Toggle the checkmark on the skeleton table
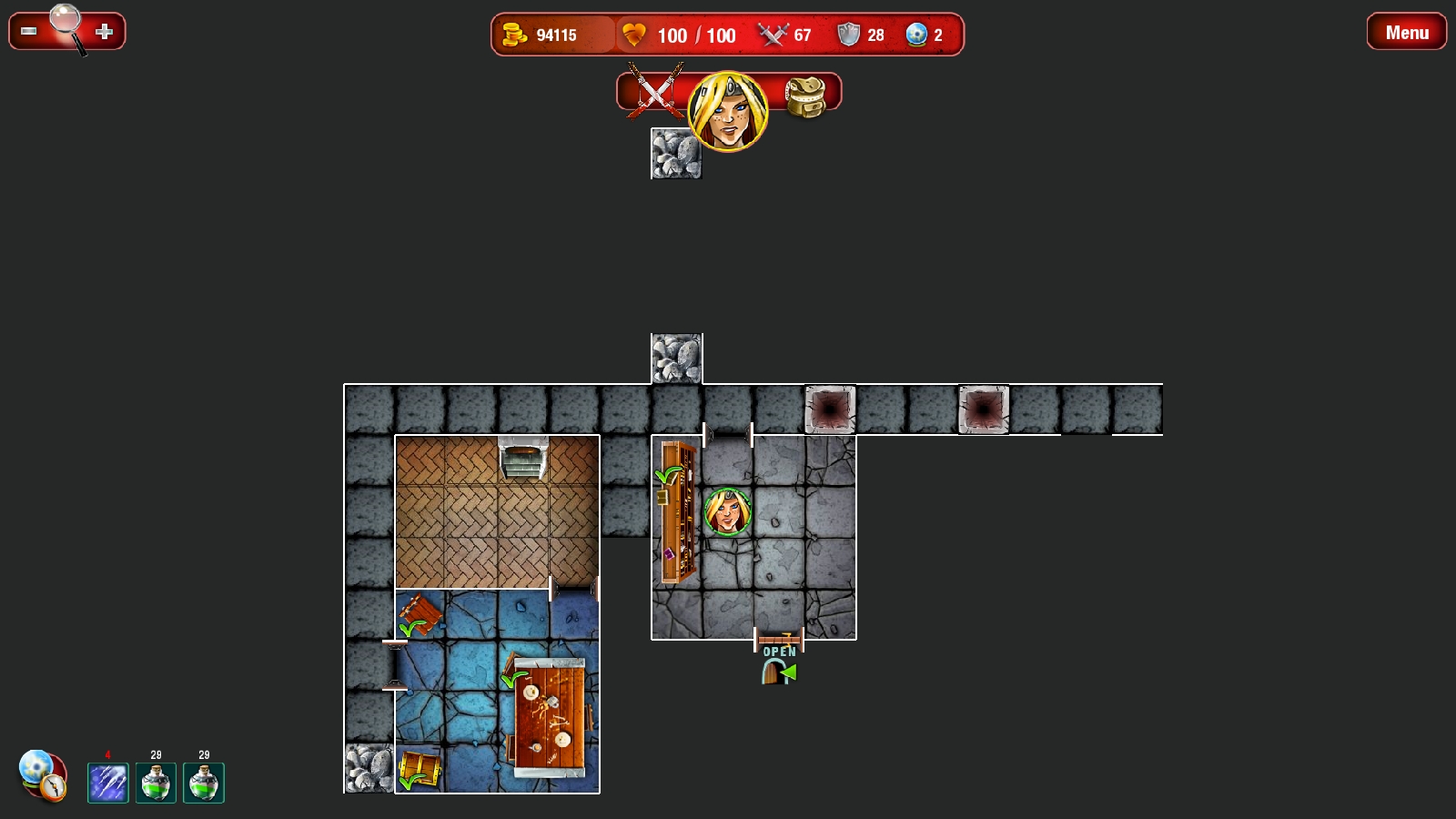Viewport: 1456px width, 819px height. pyautogui.click(x=515, y=680)
